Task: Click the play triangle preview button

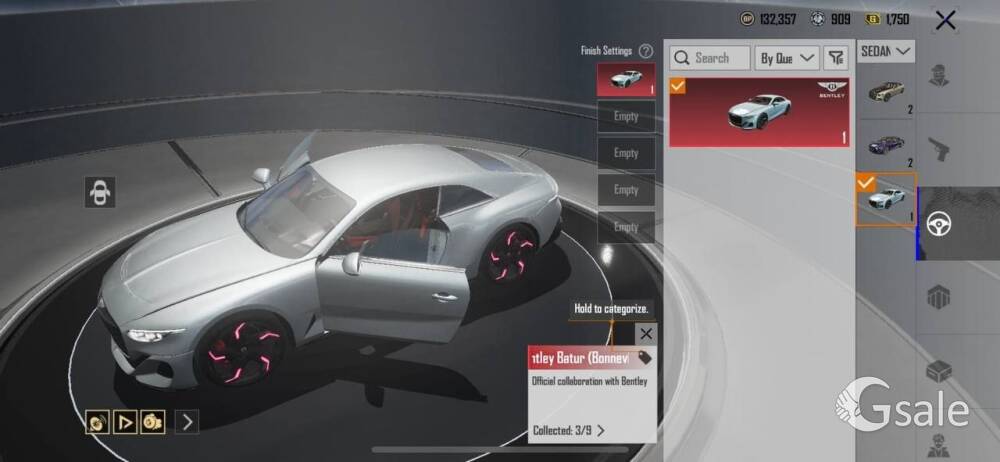Action: 125,422
